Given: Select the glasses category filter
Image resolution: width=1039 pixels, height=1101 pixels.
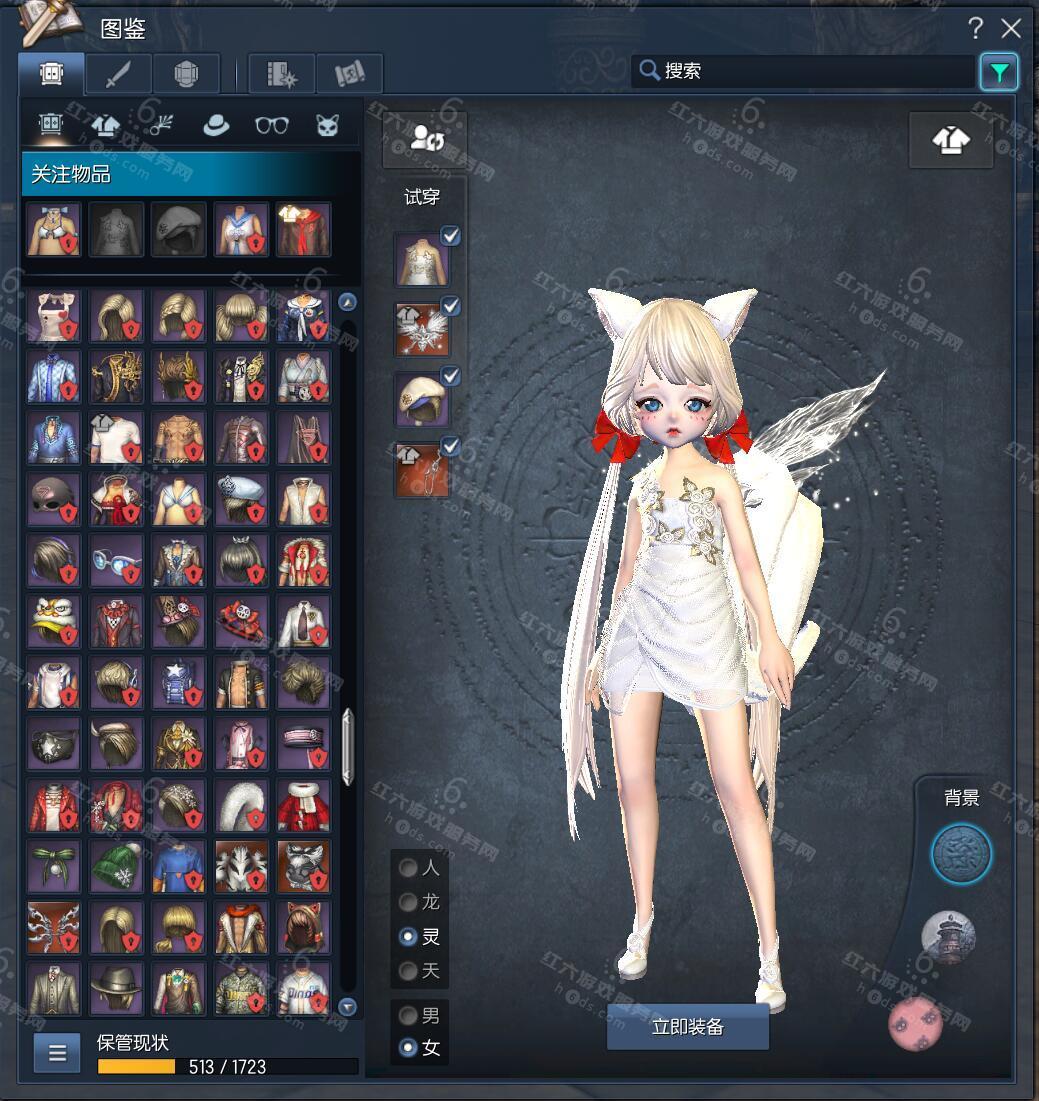Looking at the screenshot, I should pyautogui.click(x=272, y=125).
